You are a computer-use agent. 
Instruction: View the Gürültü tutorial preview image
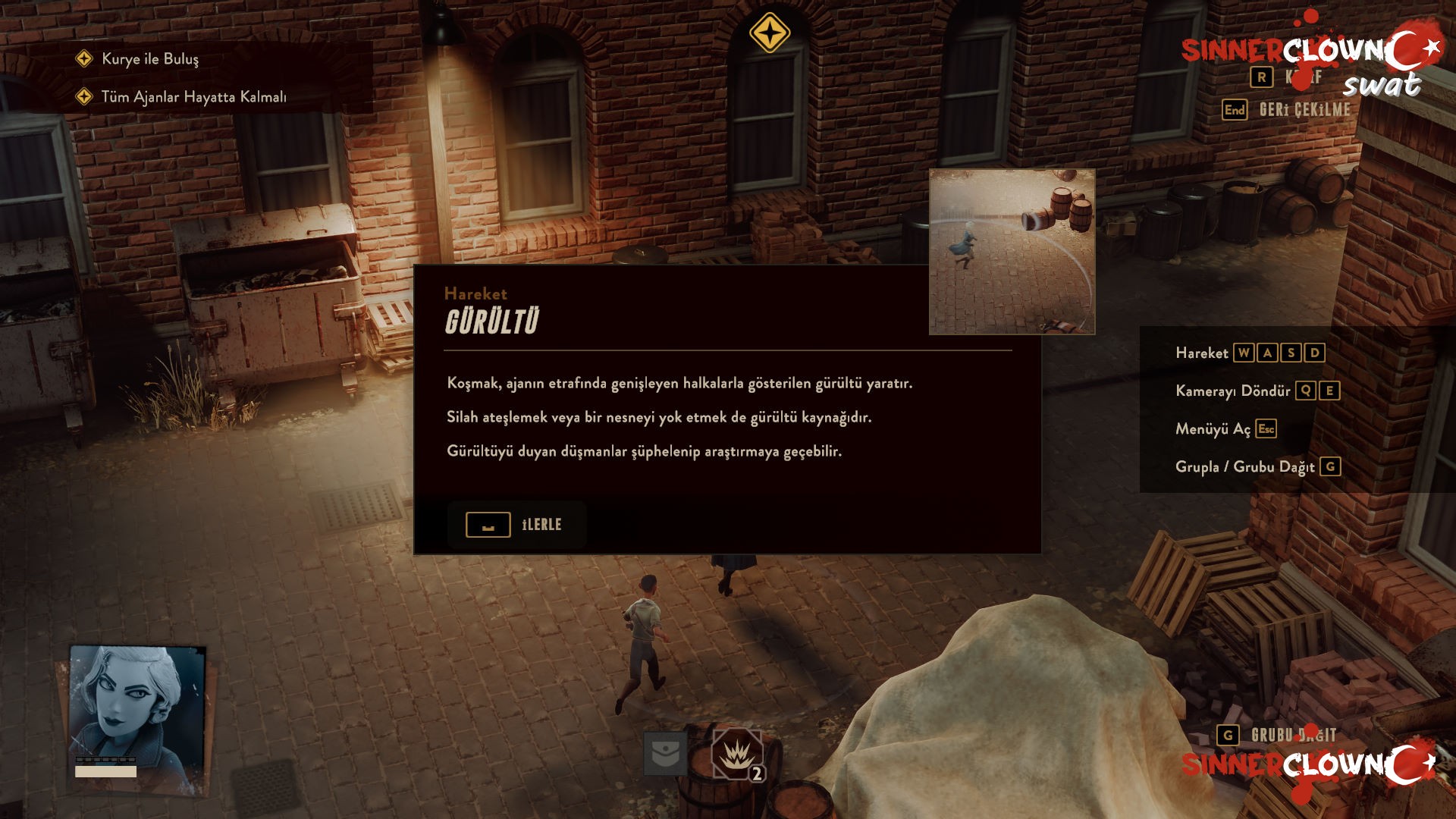tap(1012, 252)
